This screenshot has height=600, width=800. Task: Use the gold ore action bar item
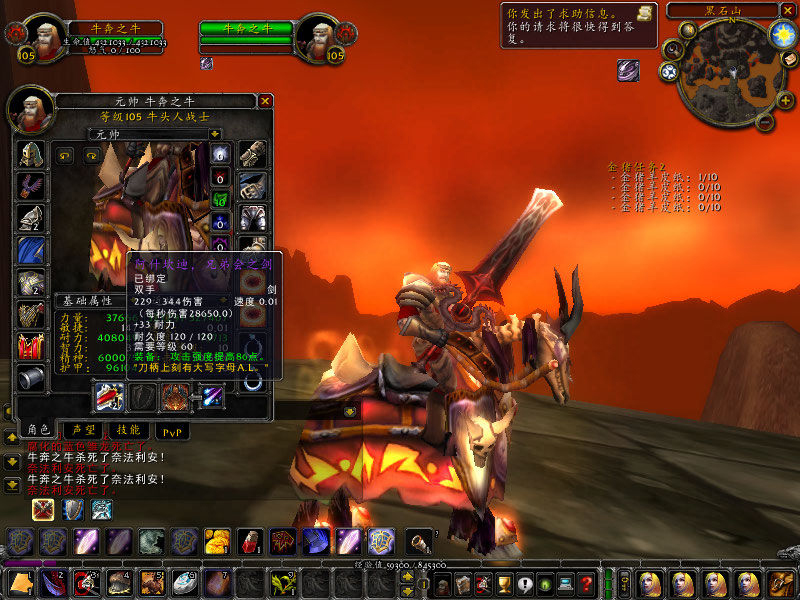pyautogui.click(x=217, y=541)
